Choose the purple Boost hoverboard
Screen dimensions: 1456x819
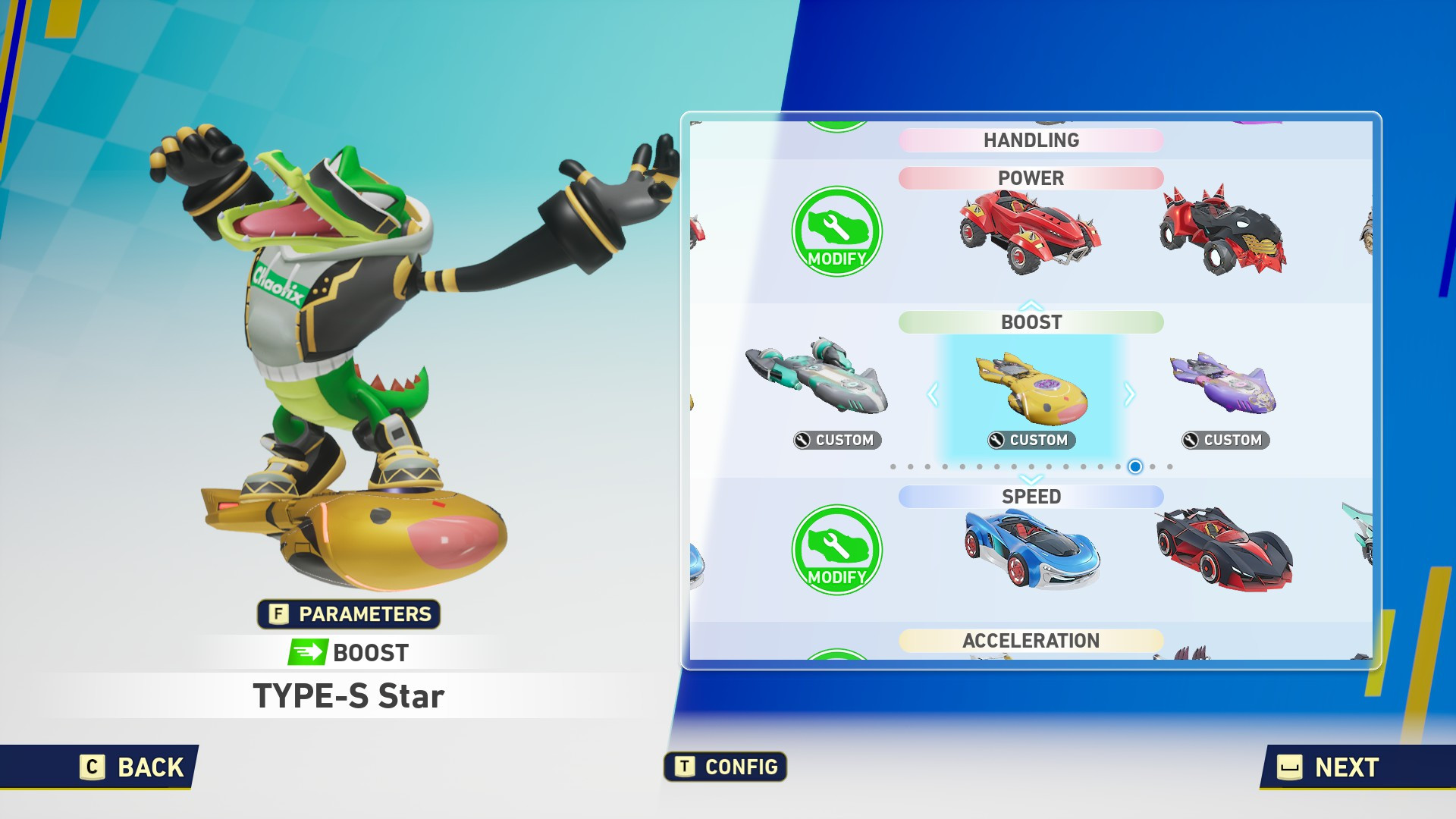click(x=1224, y=384)
